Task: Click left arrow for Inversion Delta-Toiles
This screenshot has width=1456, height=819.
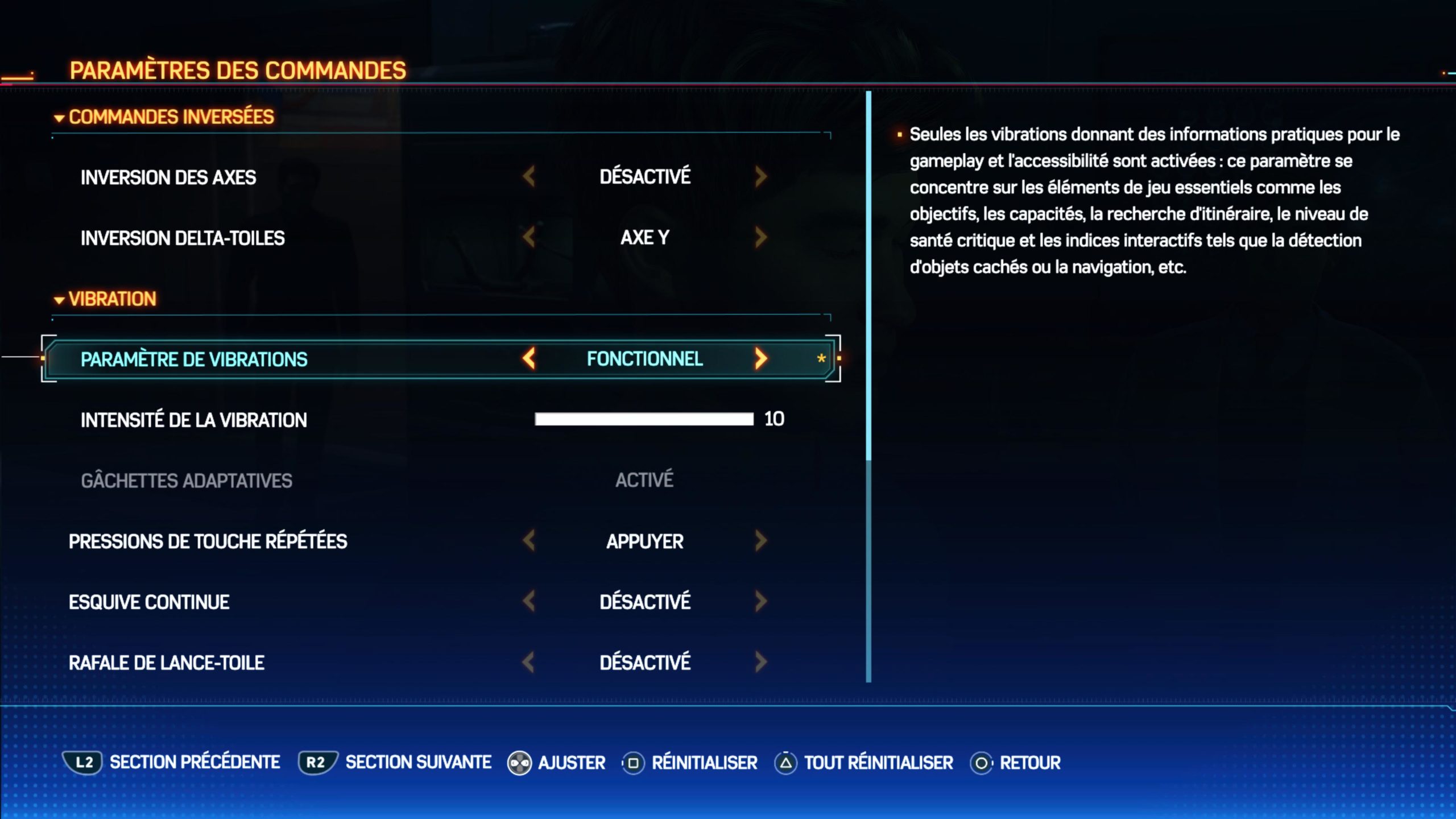Action: pos(529,237)
